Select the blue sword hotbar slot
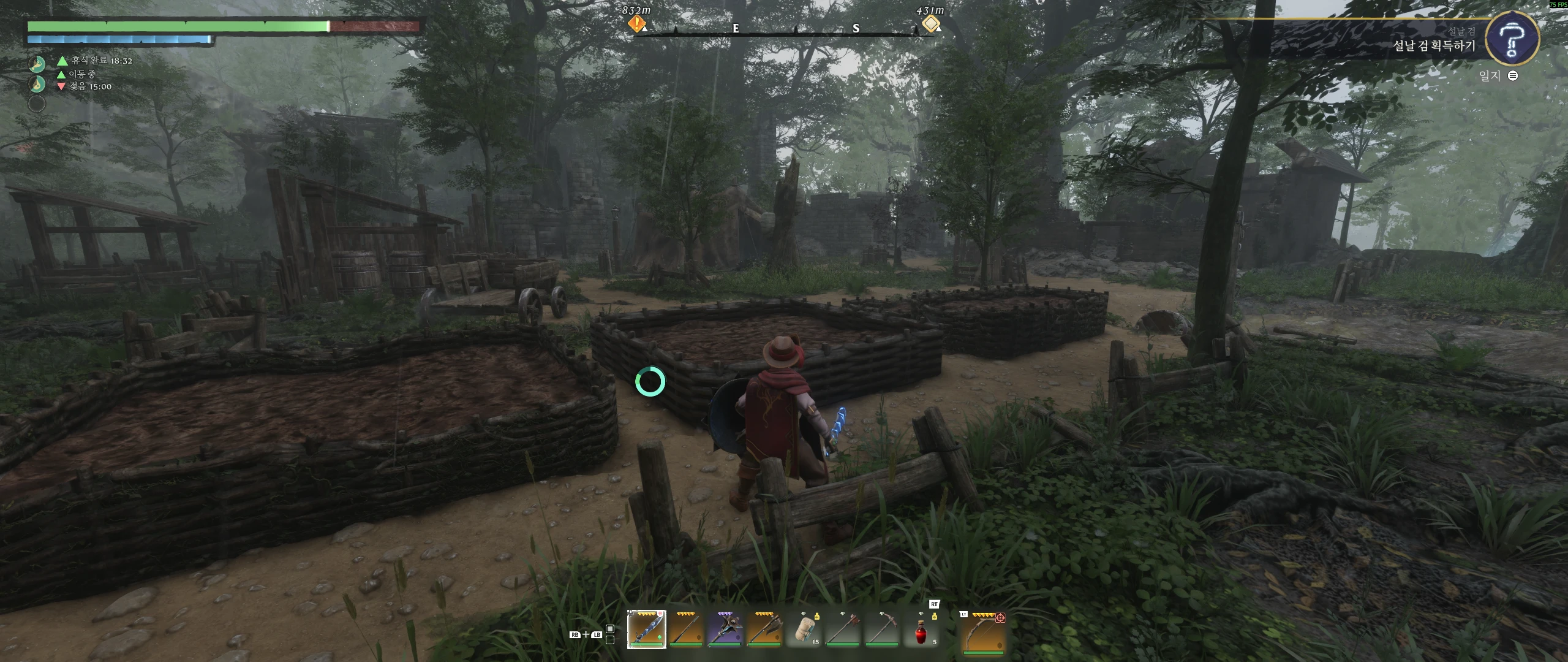Viewport: 1568px width, 662px height. click(646, 629)
